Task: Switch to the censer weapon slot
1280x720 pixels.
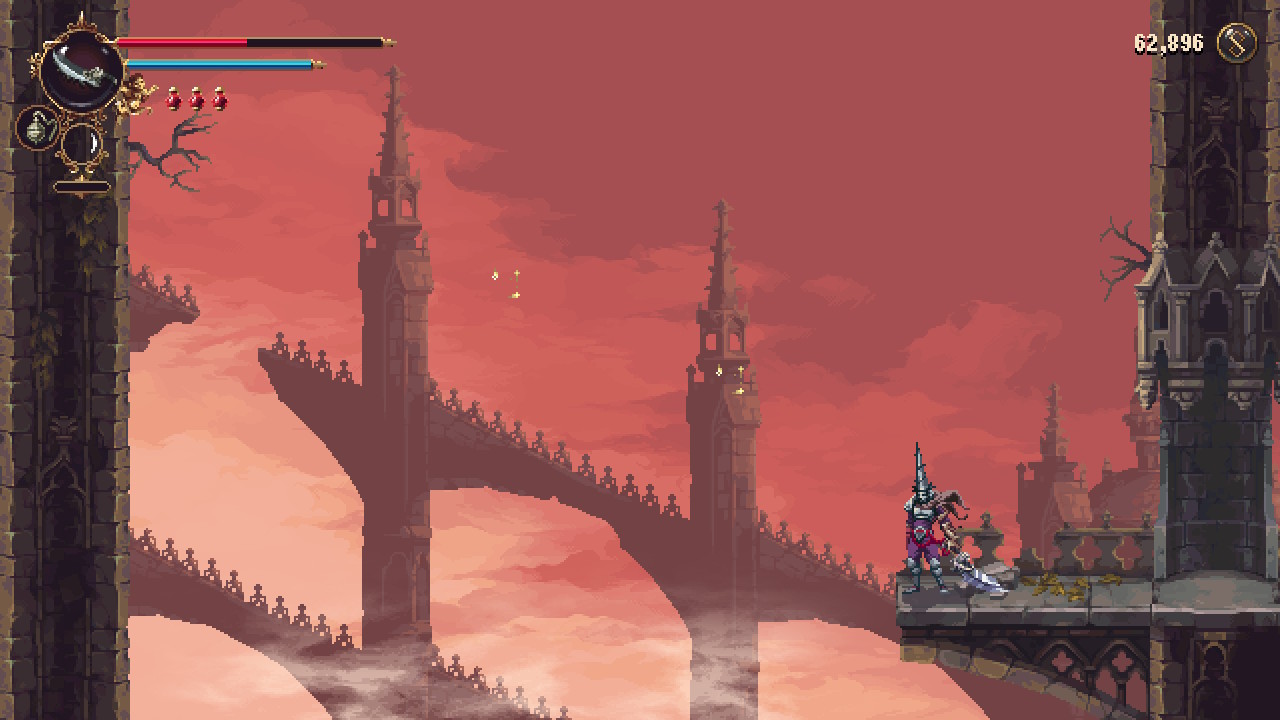Action: [x=37, y=129]
